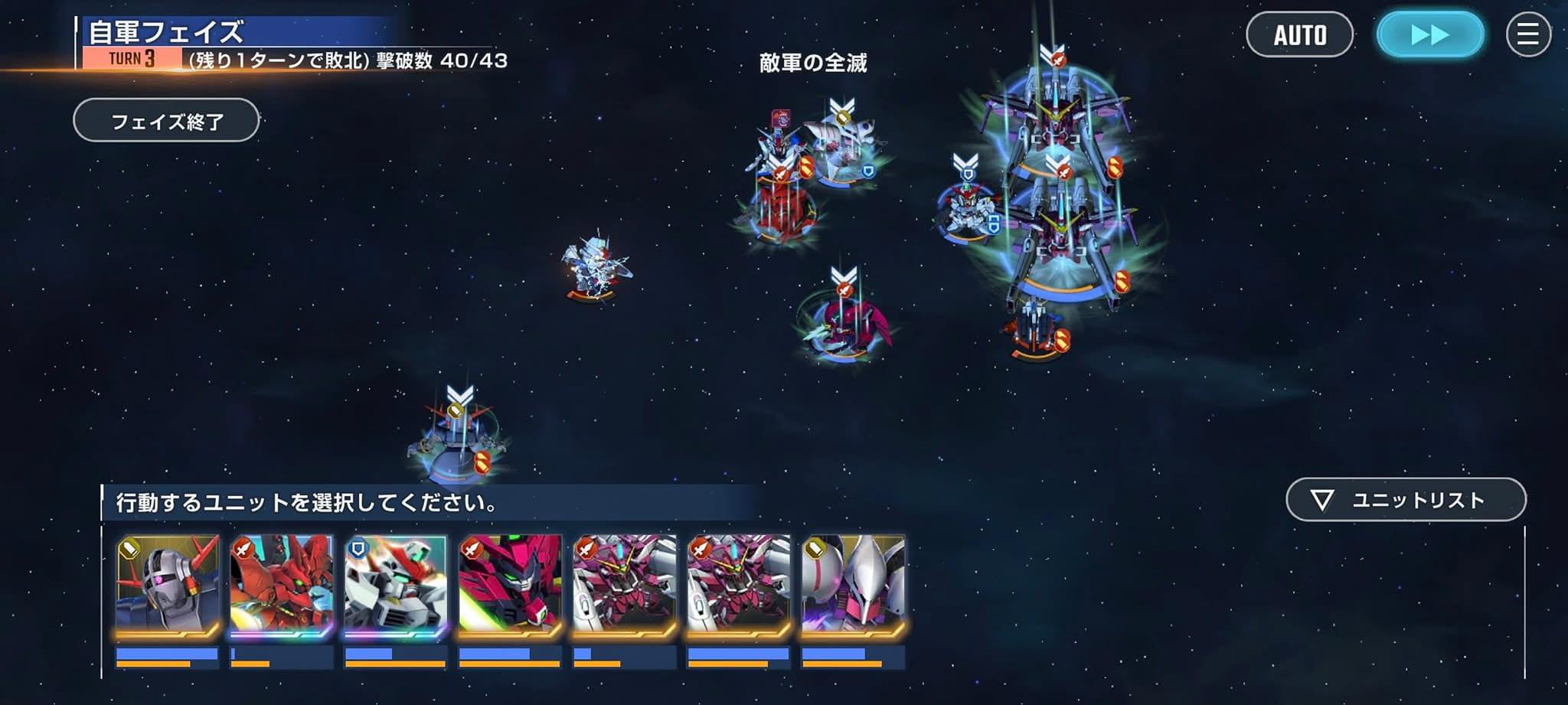Open the hamburger menu
The width and height of the screenshot is (1568, 705).
coord(1528,34)
